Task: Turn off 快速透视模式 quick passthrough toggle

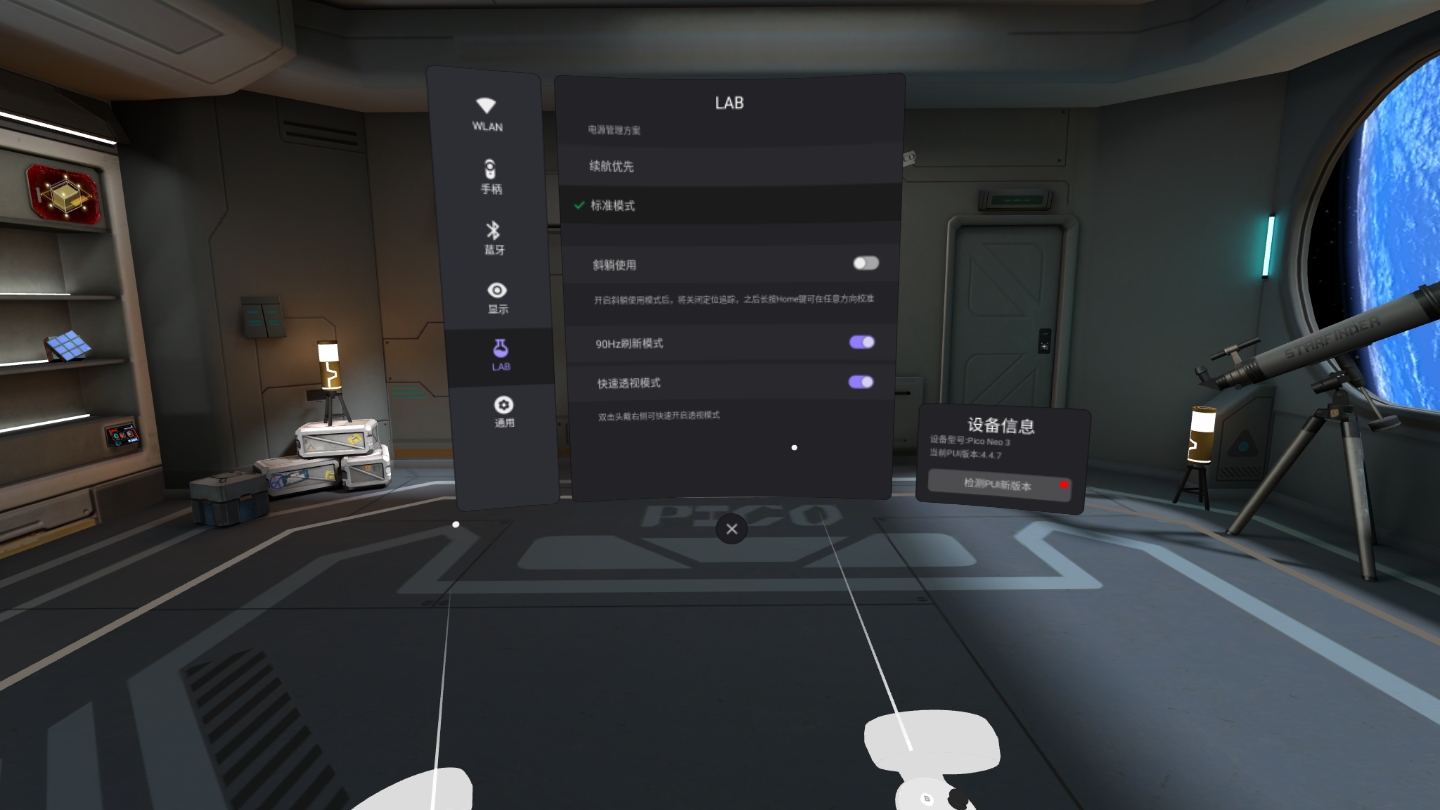Action: (861, 382)
